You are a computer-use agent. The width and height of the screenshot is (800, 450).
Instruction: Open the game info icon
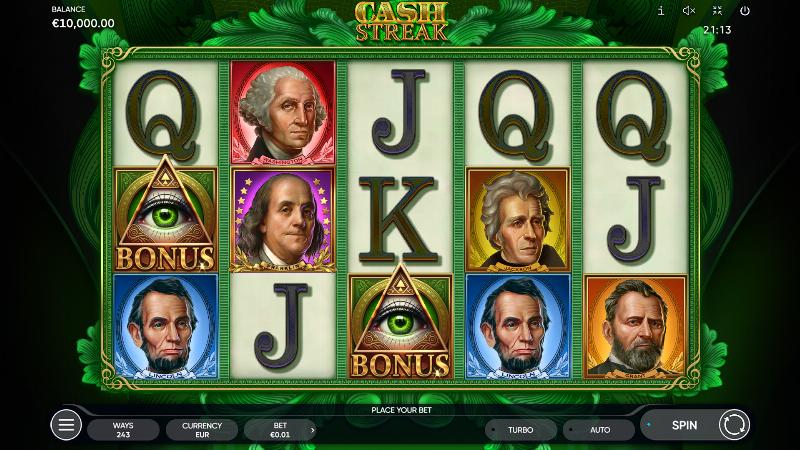[x=660, y=11]
